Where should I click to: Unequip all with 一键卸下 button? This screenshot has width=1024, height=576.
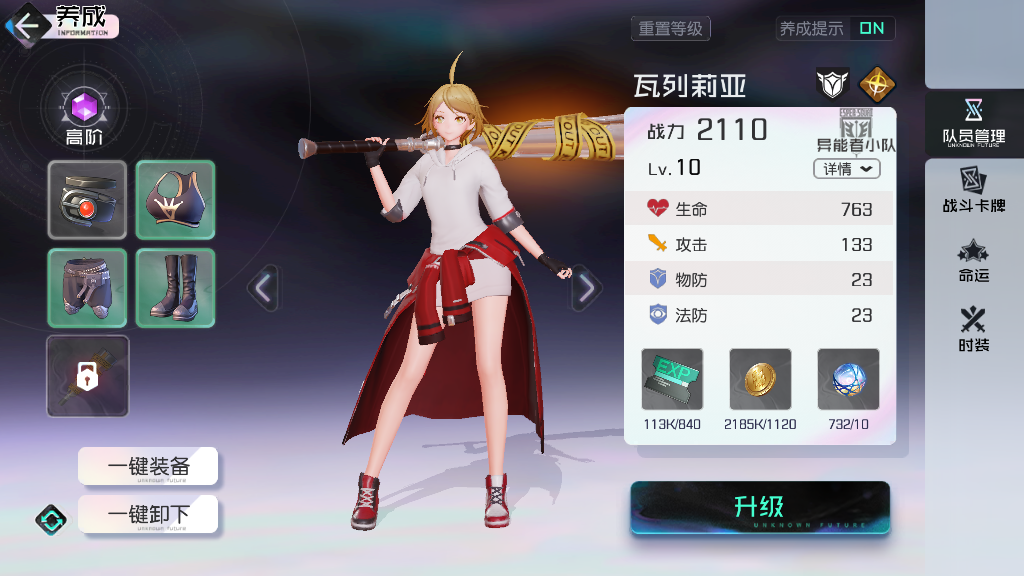click(148, 515)
